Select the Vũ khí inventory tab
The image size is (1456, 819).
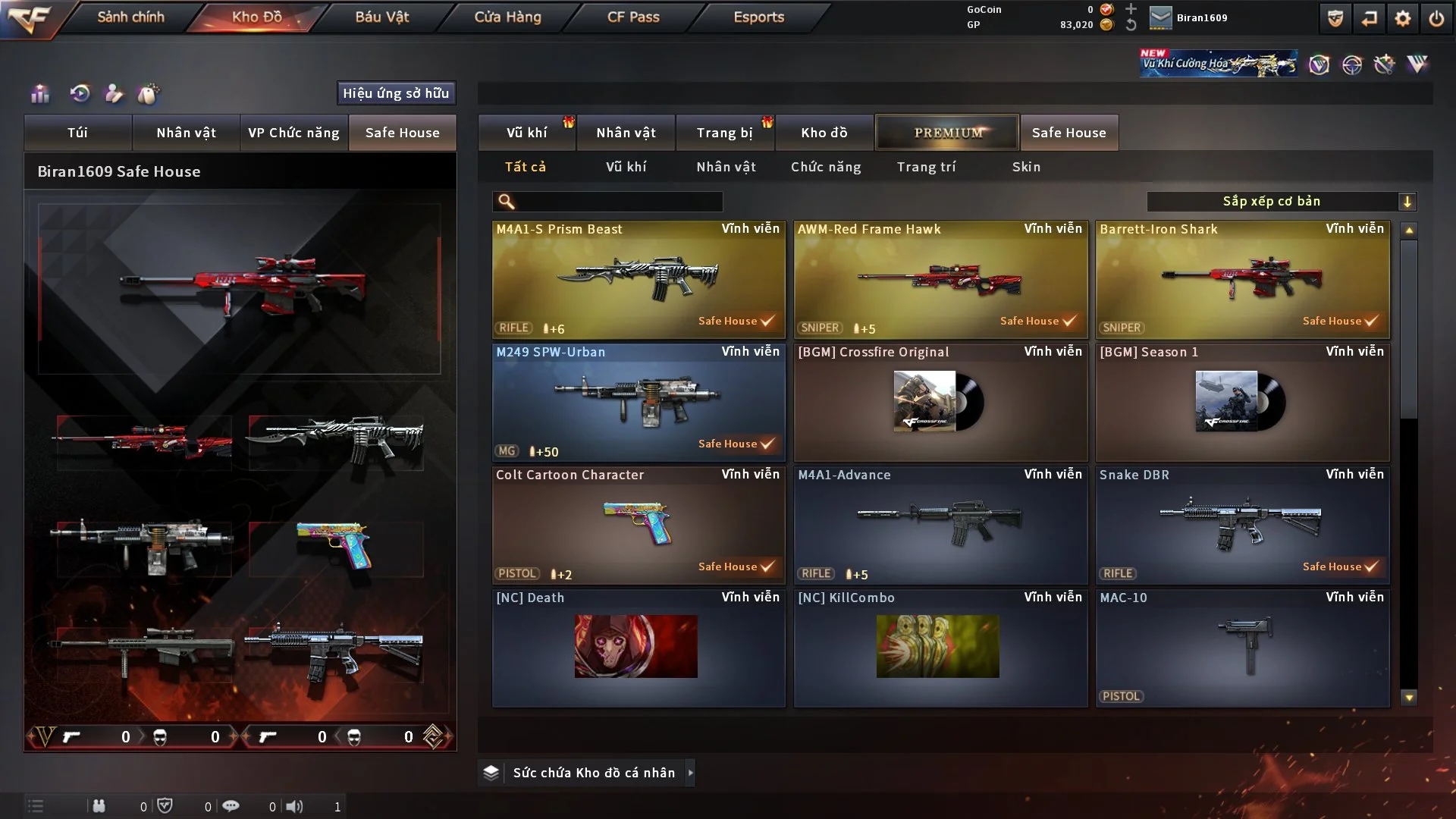tap(526, 133)
